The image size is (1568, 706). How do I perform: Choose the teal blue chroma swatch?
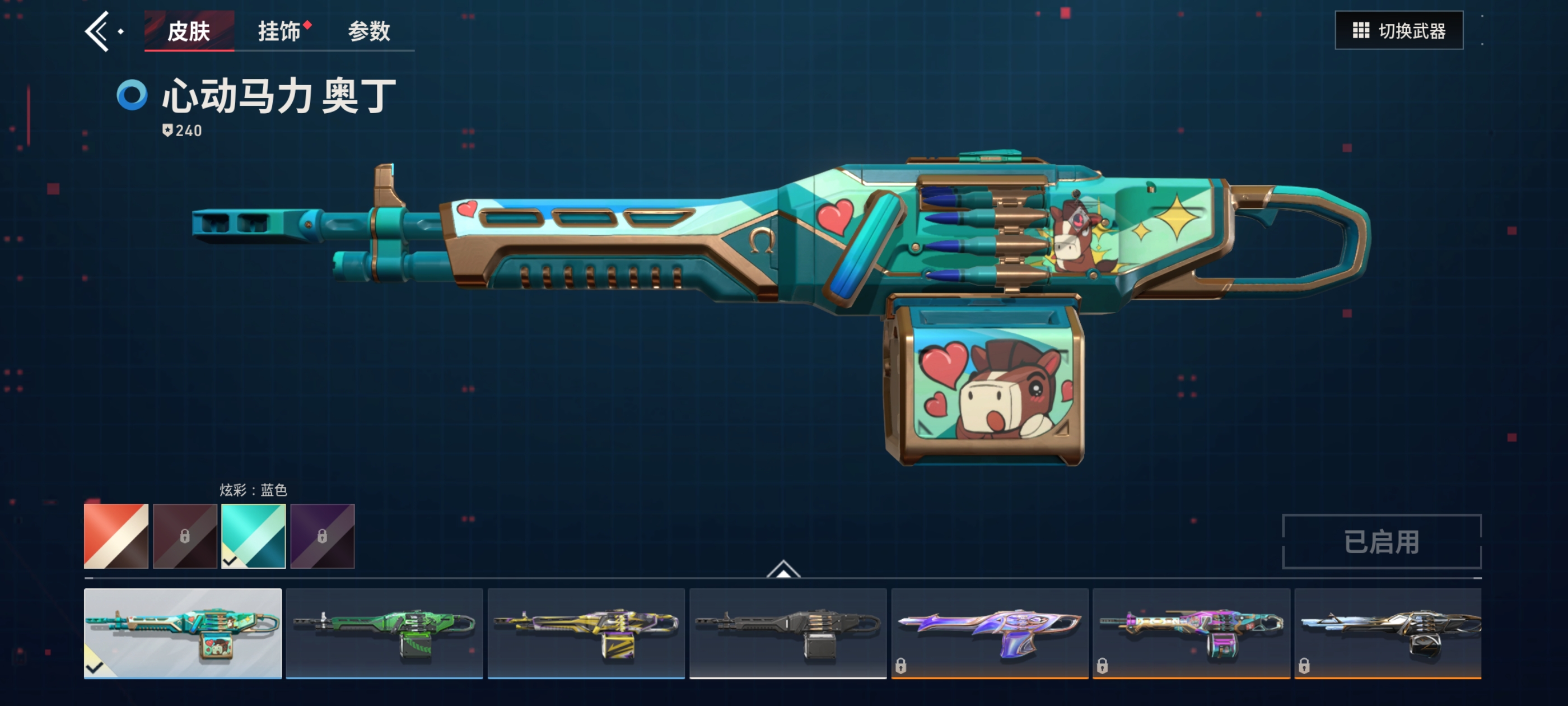(x=254, y=536)
